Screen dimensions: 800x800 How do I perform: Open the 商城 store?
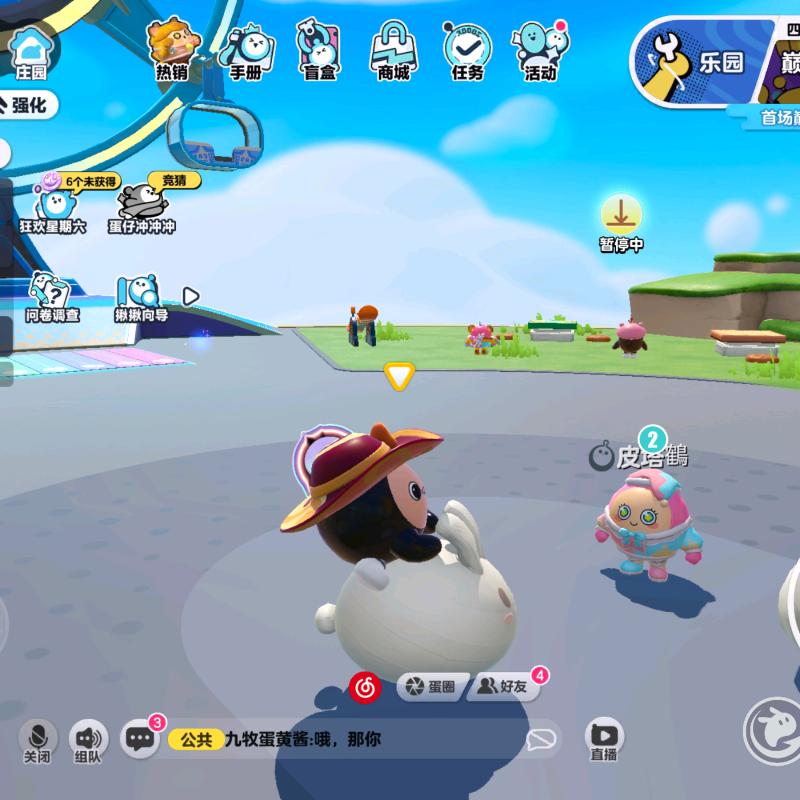[x=393, y=49]
